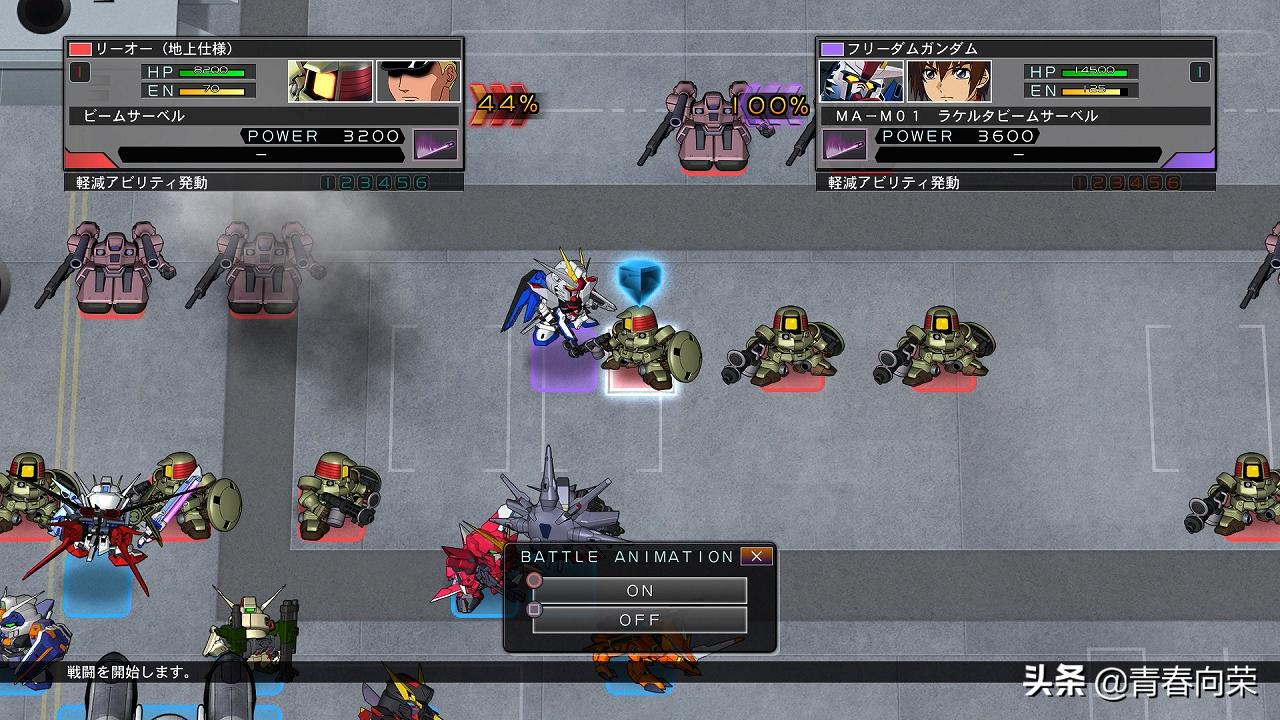Close the Battle Animation dialog

pos(757,557)
